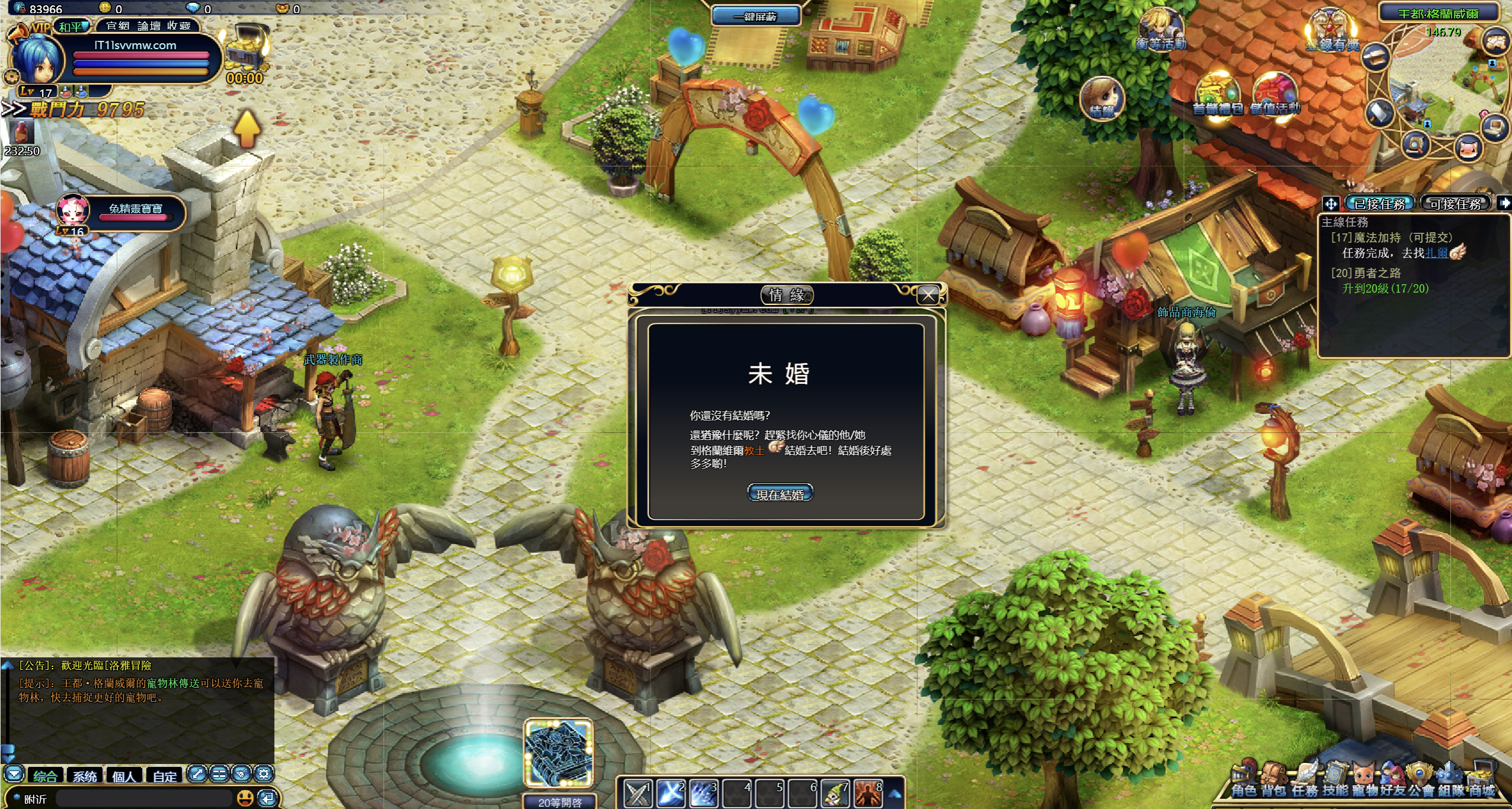Switch to the 已接任務 accepted quests tab
Screen dimensions: 1512x809
click(x=1380, y=204)
